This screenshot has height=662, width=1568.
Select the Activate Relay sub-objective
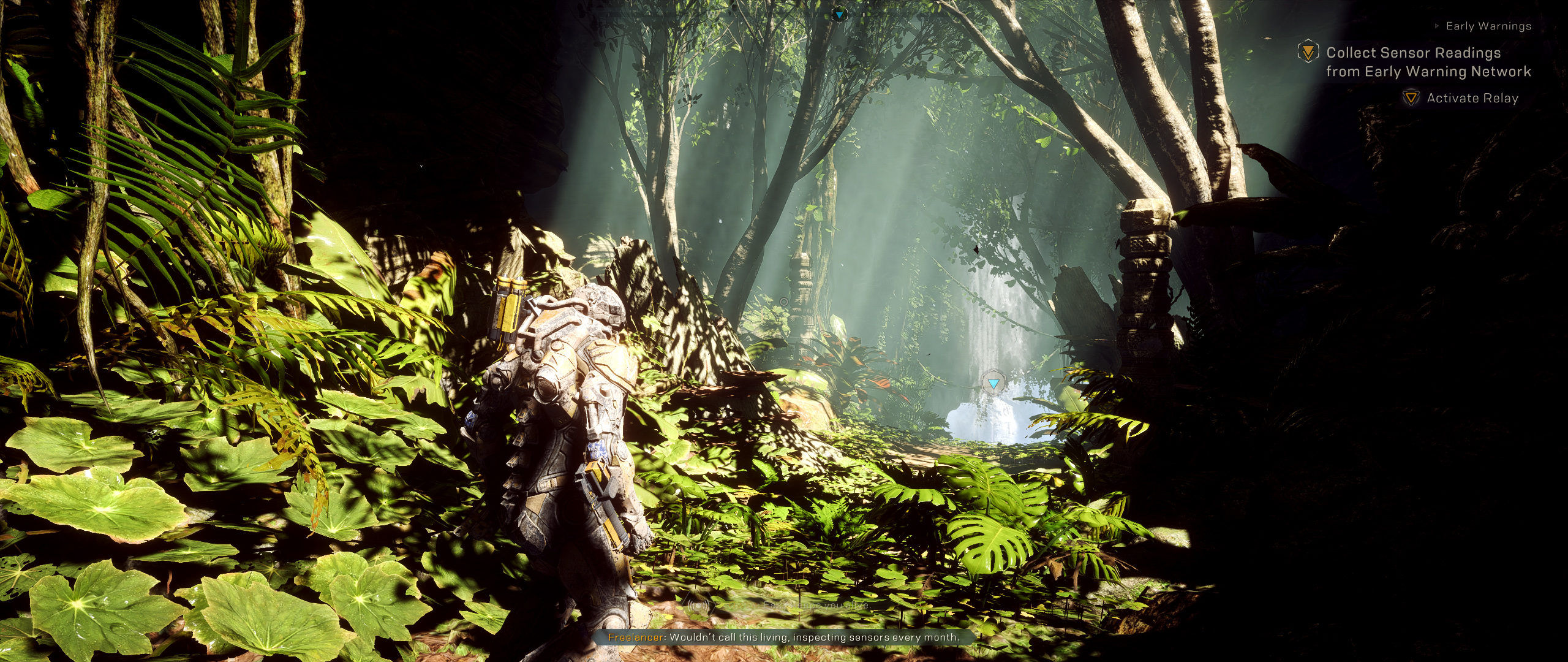point(1472,98)
